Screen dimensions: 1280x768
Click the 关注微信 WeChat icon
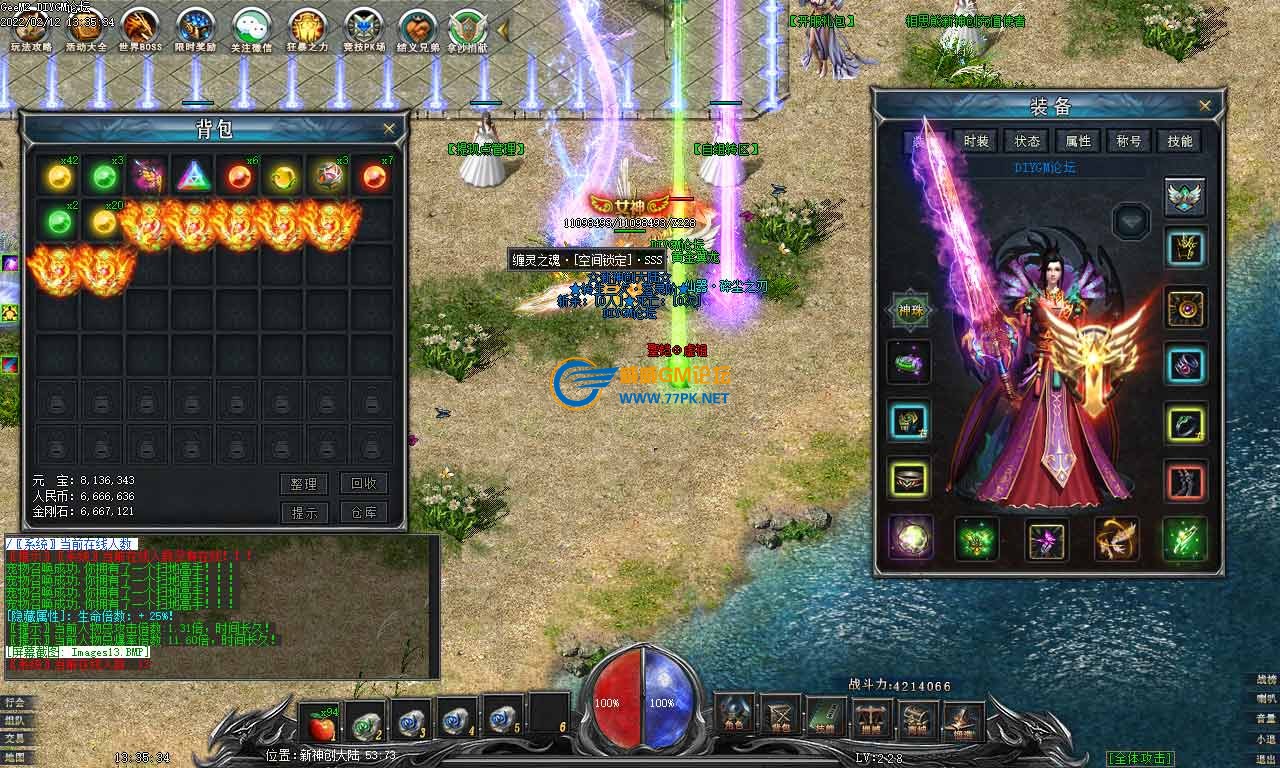point(251,29)
